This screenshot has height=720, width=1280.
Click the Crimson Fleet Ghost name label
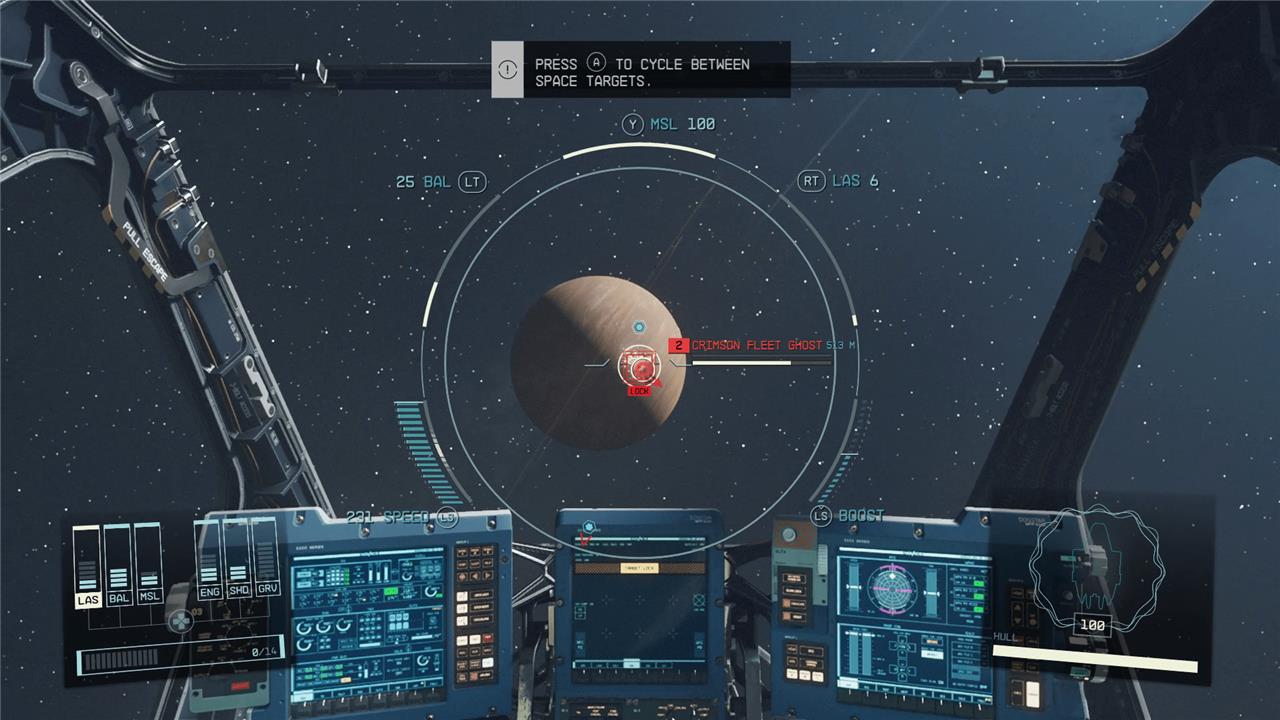coord(756,345)
